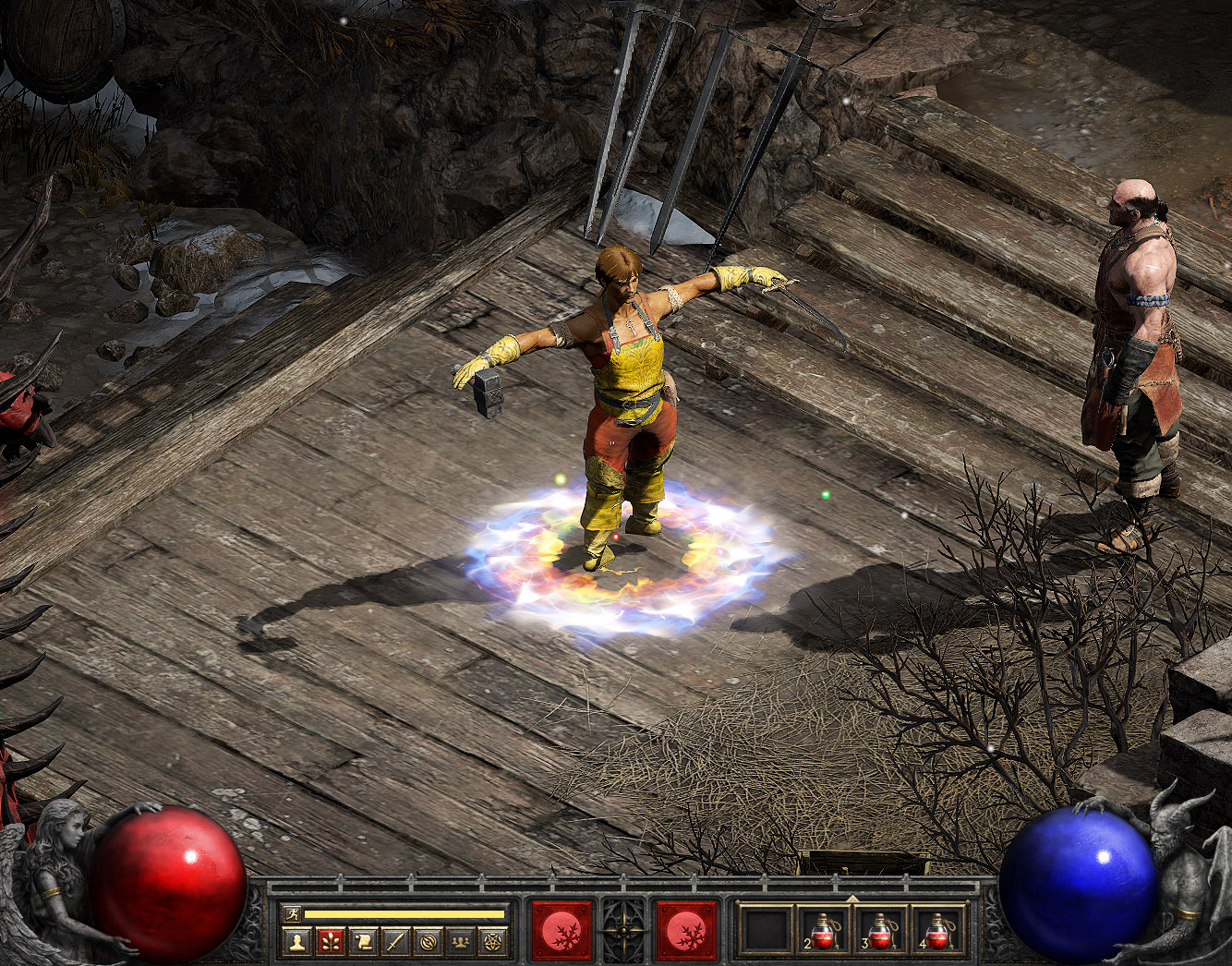Open the game menu pentagram icon

tap(492, 942)
